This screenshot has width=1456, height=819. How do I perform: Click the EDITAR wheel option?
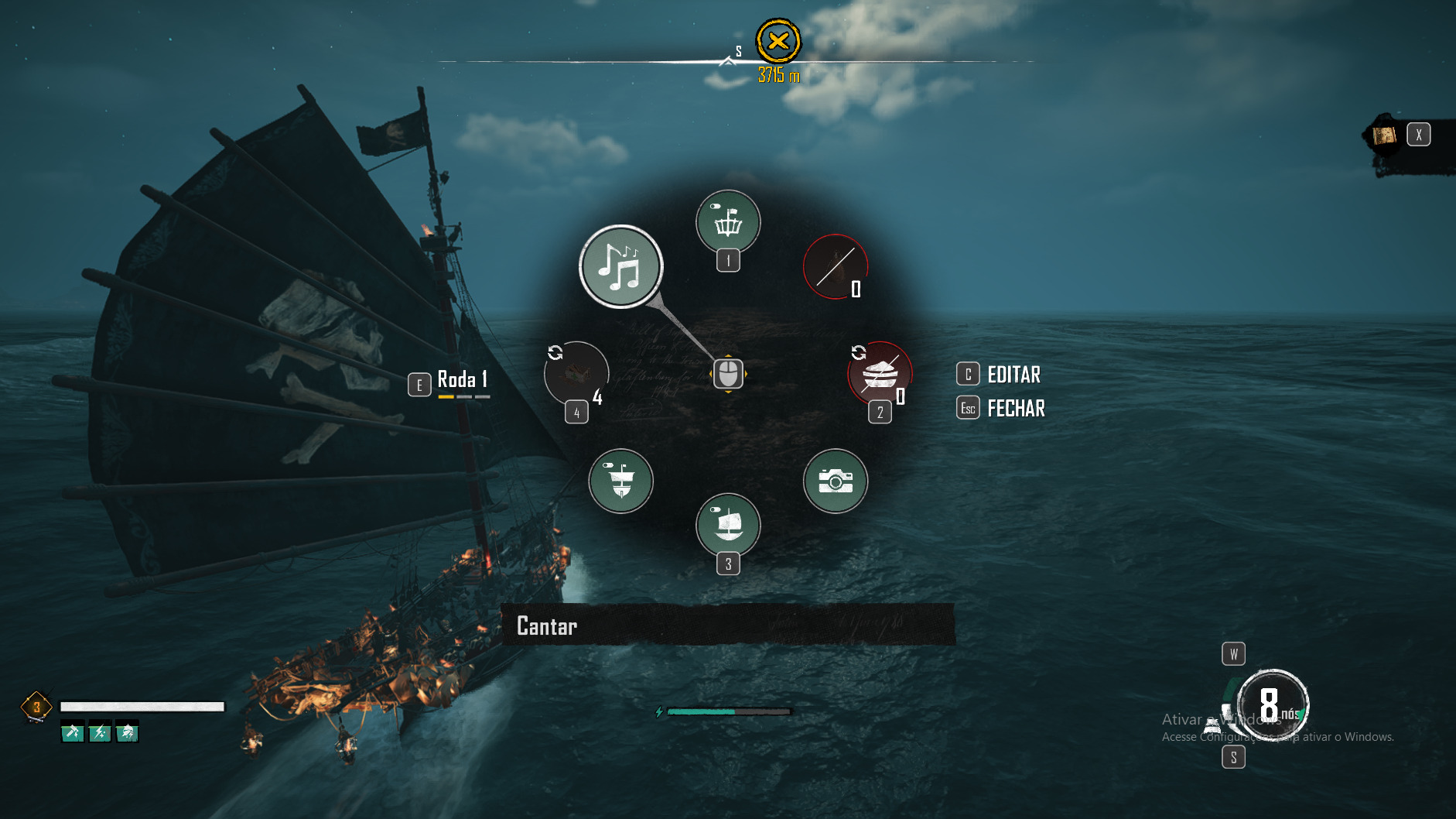point(1013,375)
